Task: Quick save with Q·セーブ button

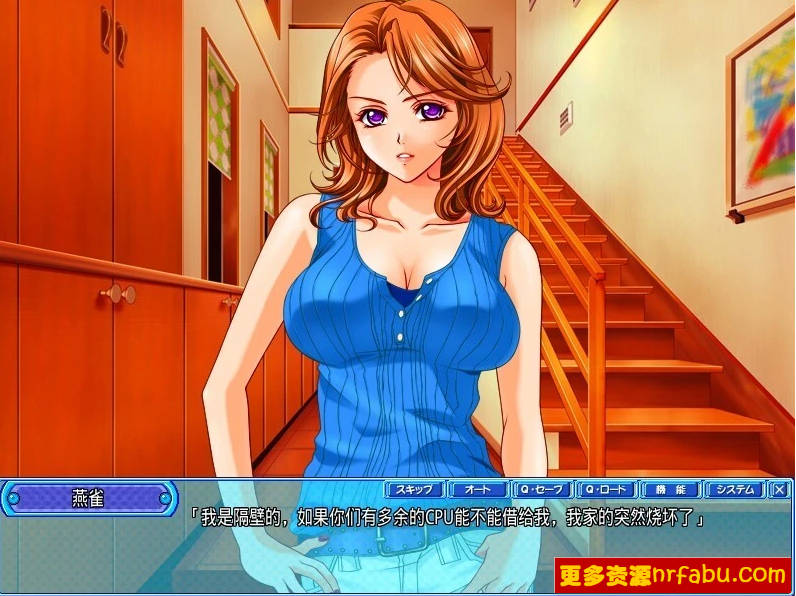Action: pyautogui.click(x=543, y=490)
